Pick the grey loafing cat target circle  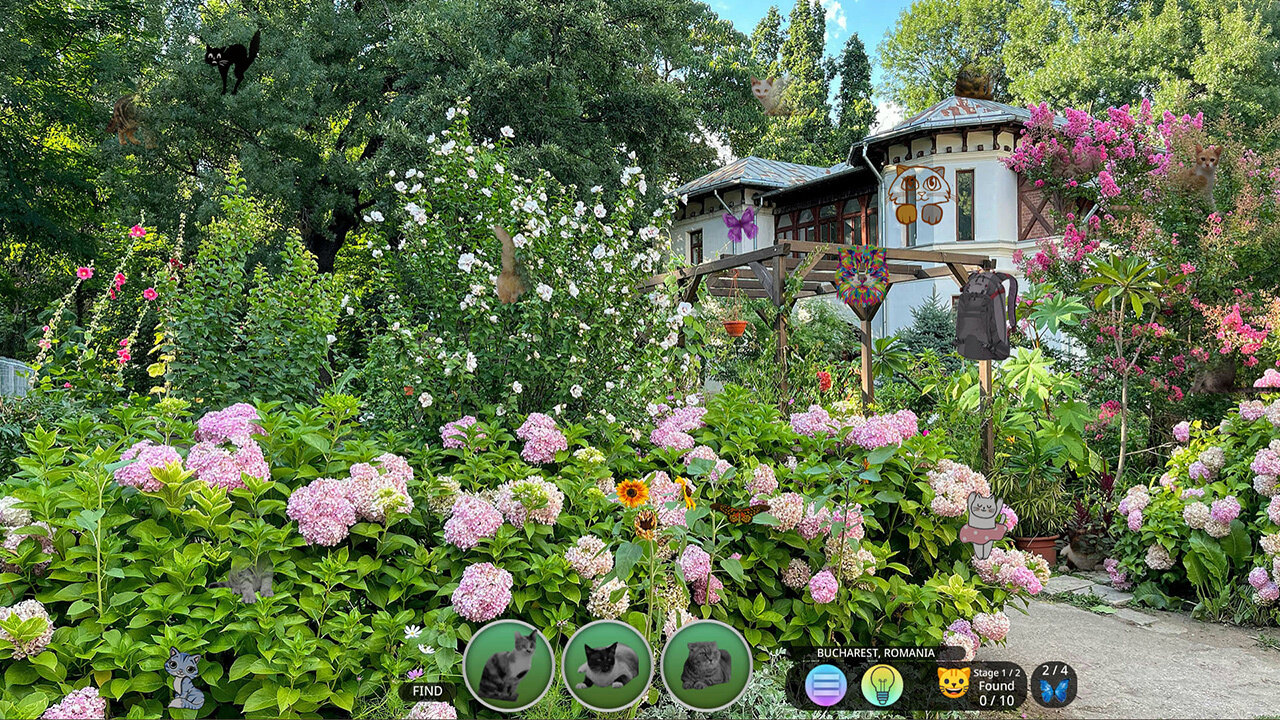(706, 665)
